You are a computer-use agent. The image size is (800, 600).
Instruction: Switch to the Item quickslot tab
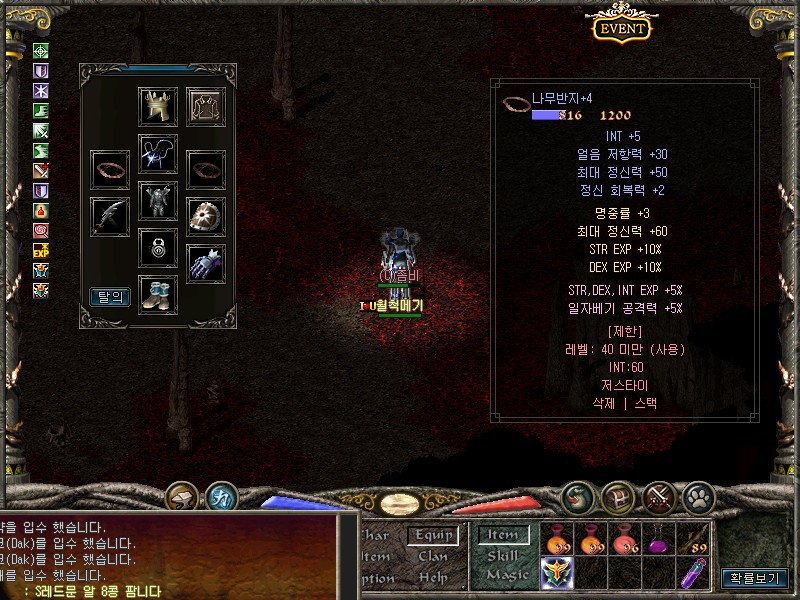[503, 535]
